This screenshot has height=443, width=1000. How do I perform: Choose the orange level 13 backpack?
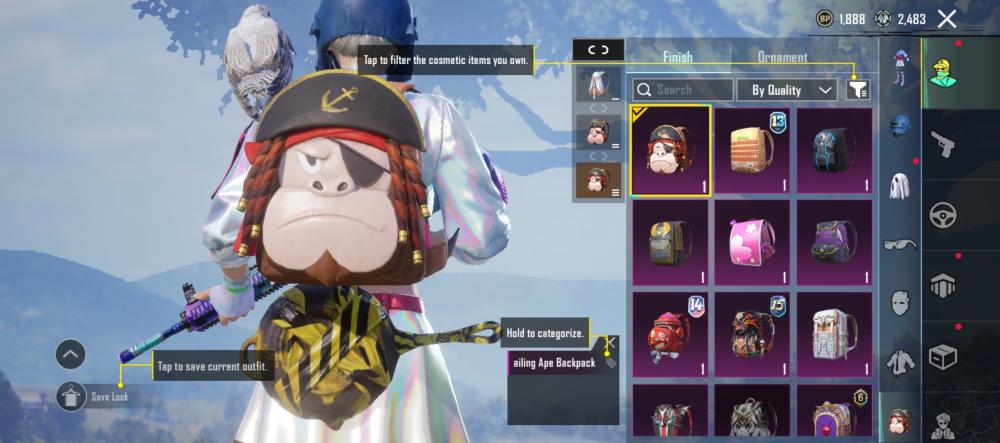click(752, 151)
